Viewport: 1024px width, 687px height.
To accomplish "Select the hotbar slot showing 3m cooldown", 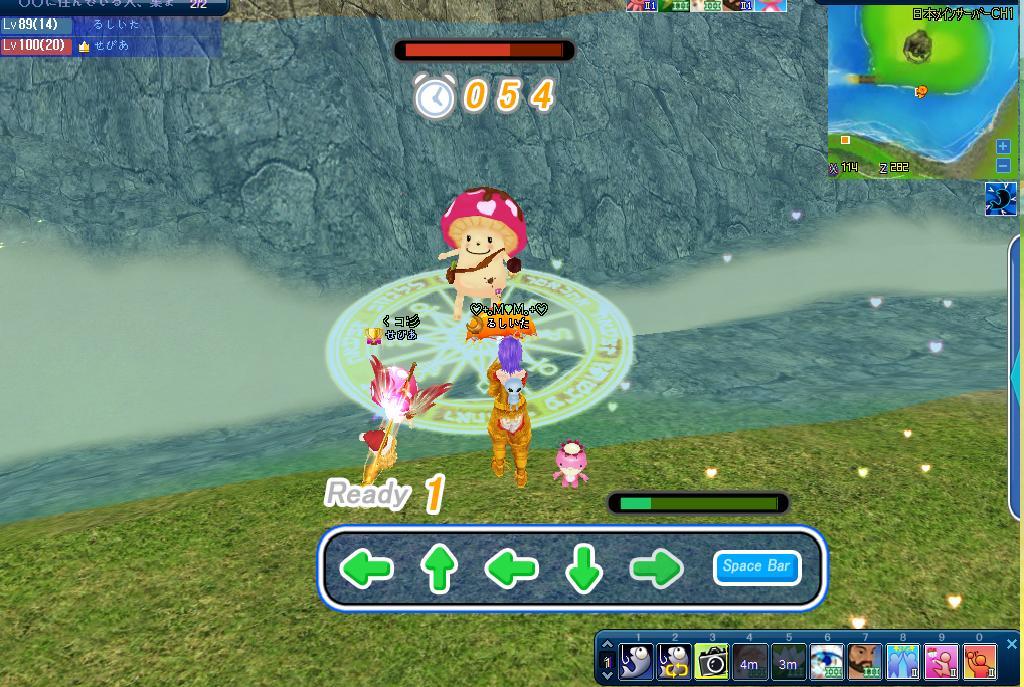I will [788, 661].
